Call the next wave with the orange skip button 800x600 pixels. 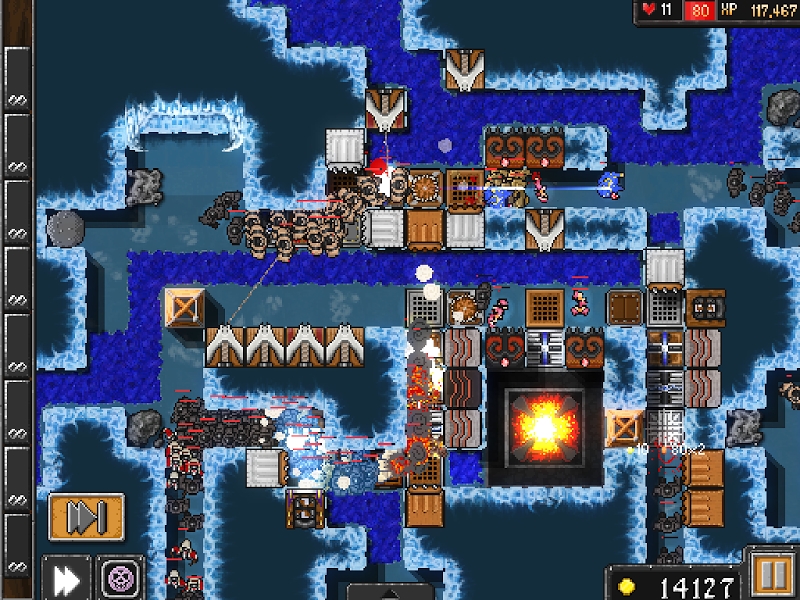[86, 517]
